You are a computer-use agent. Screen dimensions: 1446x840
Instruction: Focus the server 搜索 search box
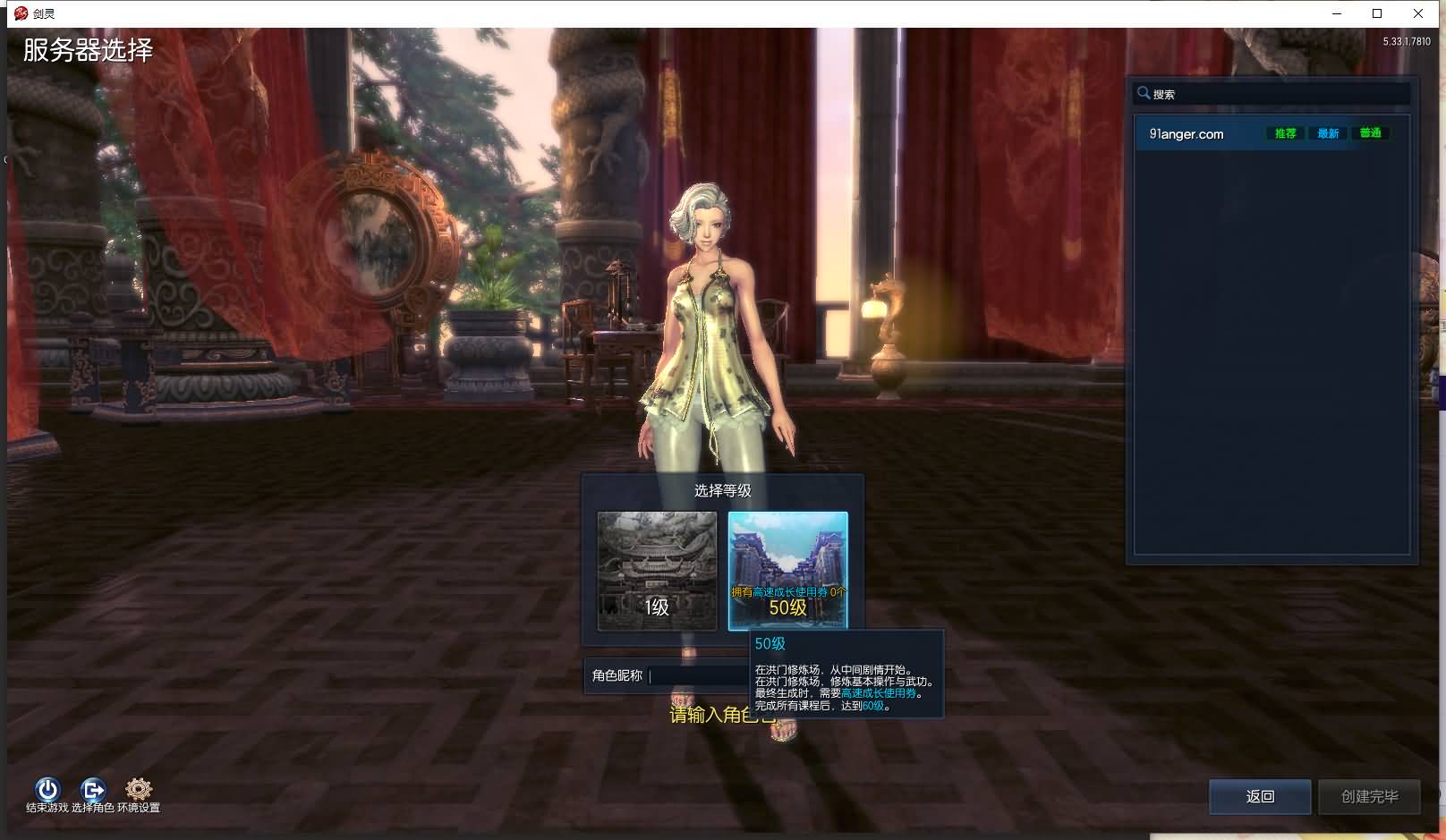[1275, 94]
